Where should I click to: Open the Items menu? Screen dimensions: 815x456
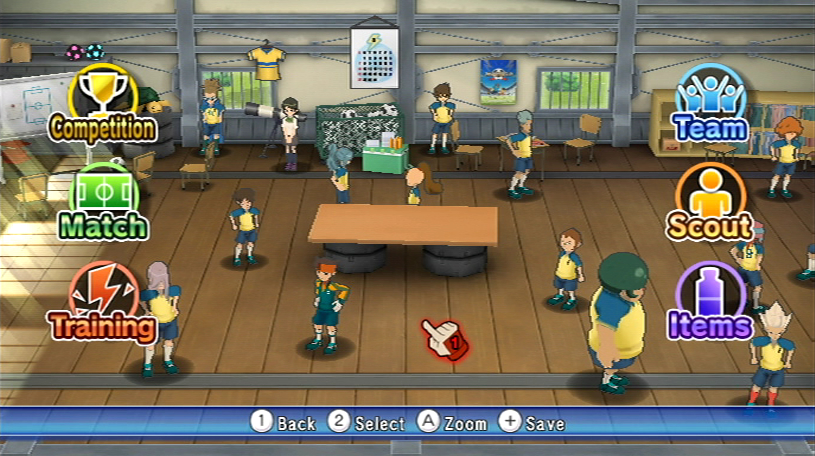pos(711,303)
